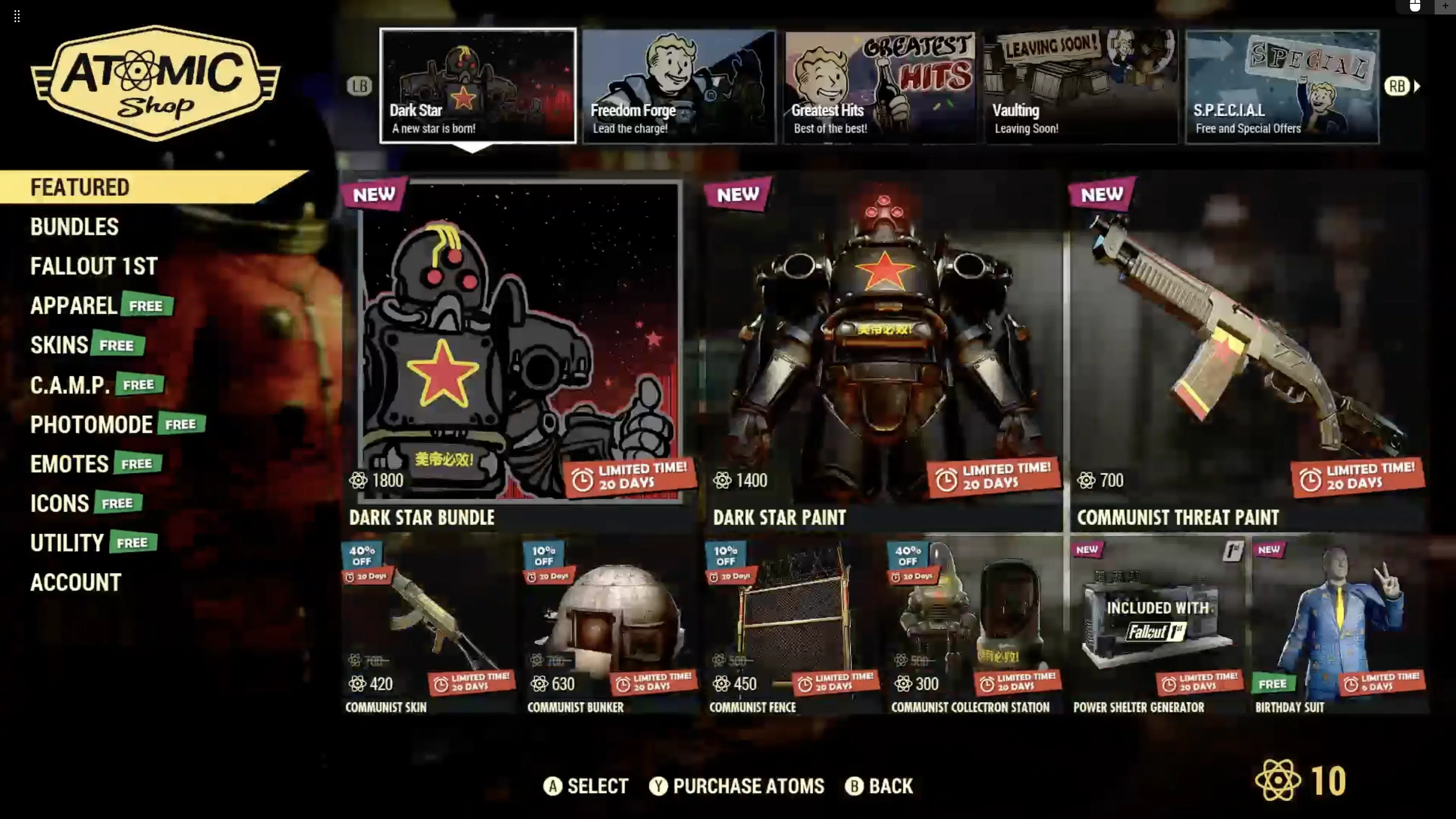Image resolution: width=1456 pixels, height=819 pixels.
Task: Select the Featured category
Action: click(80, 186)
